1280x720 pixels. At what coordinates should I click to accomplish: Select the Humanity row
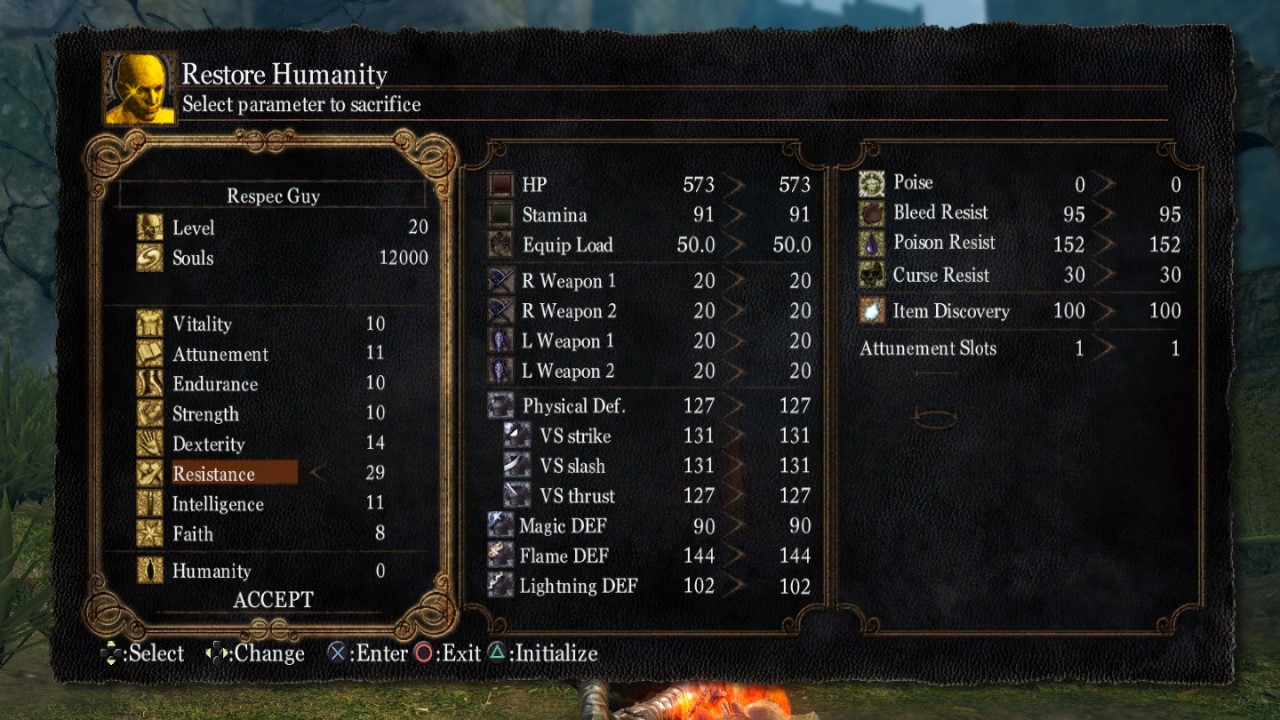211,571
